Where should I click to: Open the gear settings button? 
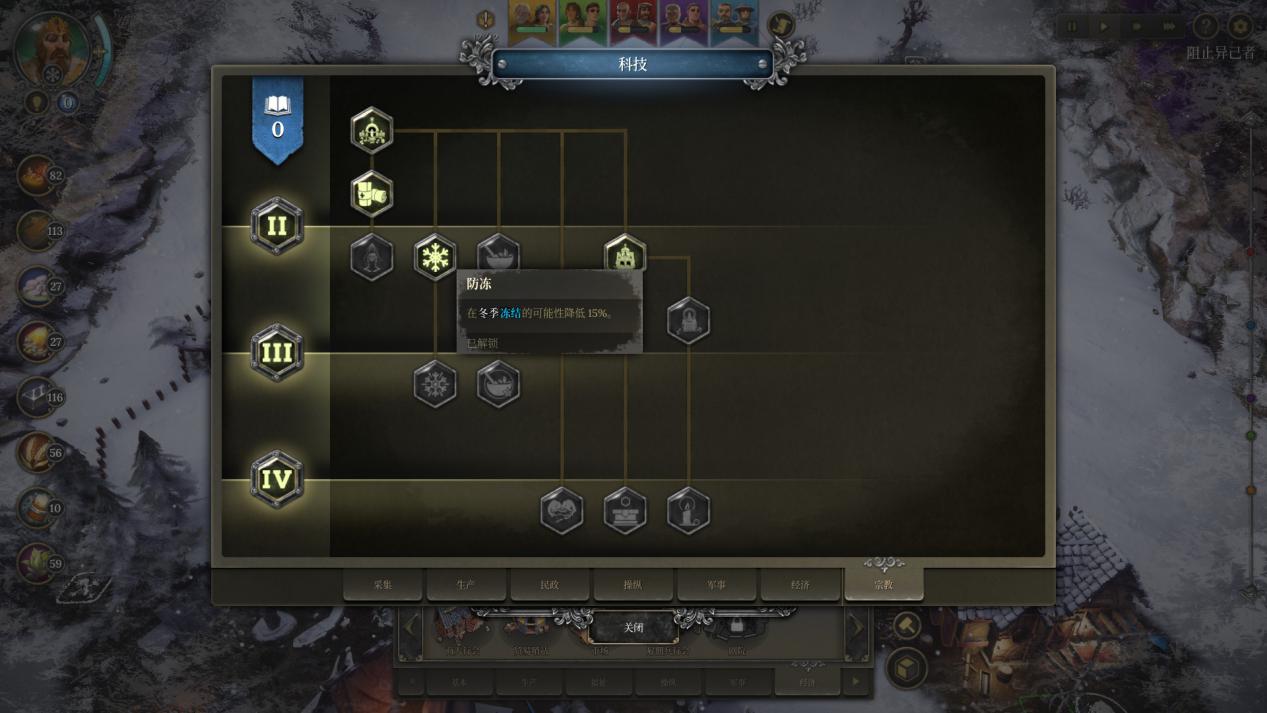point(1240,26)
